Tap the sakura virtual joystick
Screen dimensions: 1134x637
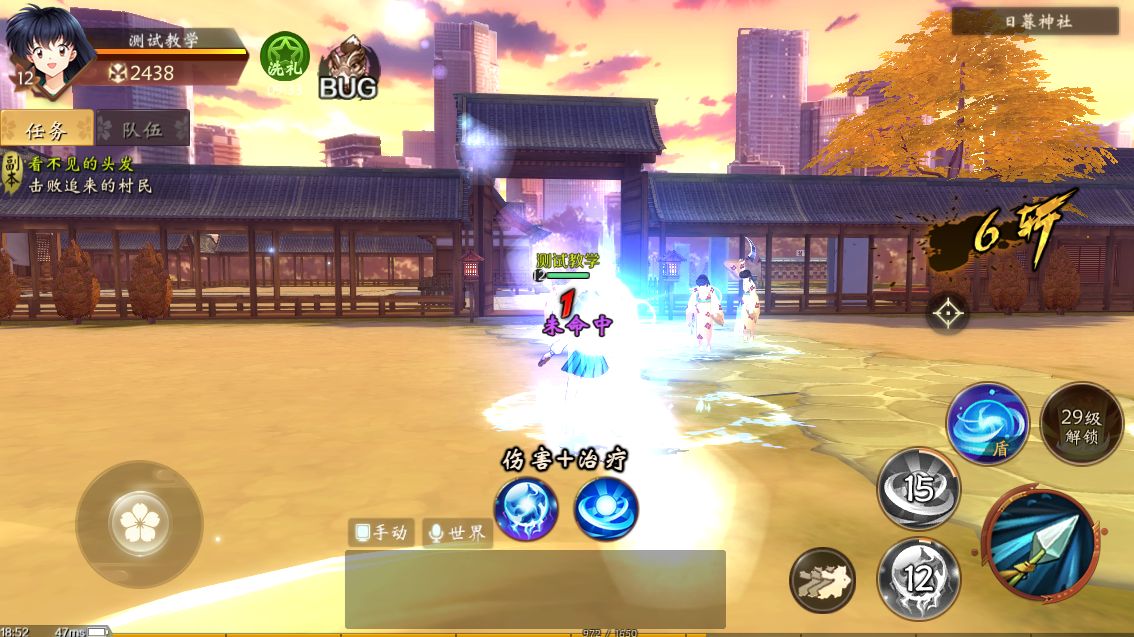point(138,523)
